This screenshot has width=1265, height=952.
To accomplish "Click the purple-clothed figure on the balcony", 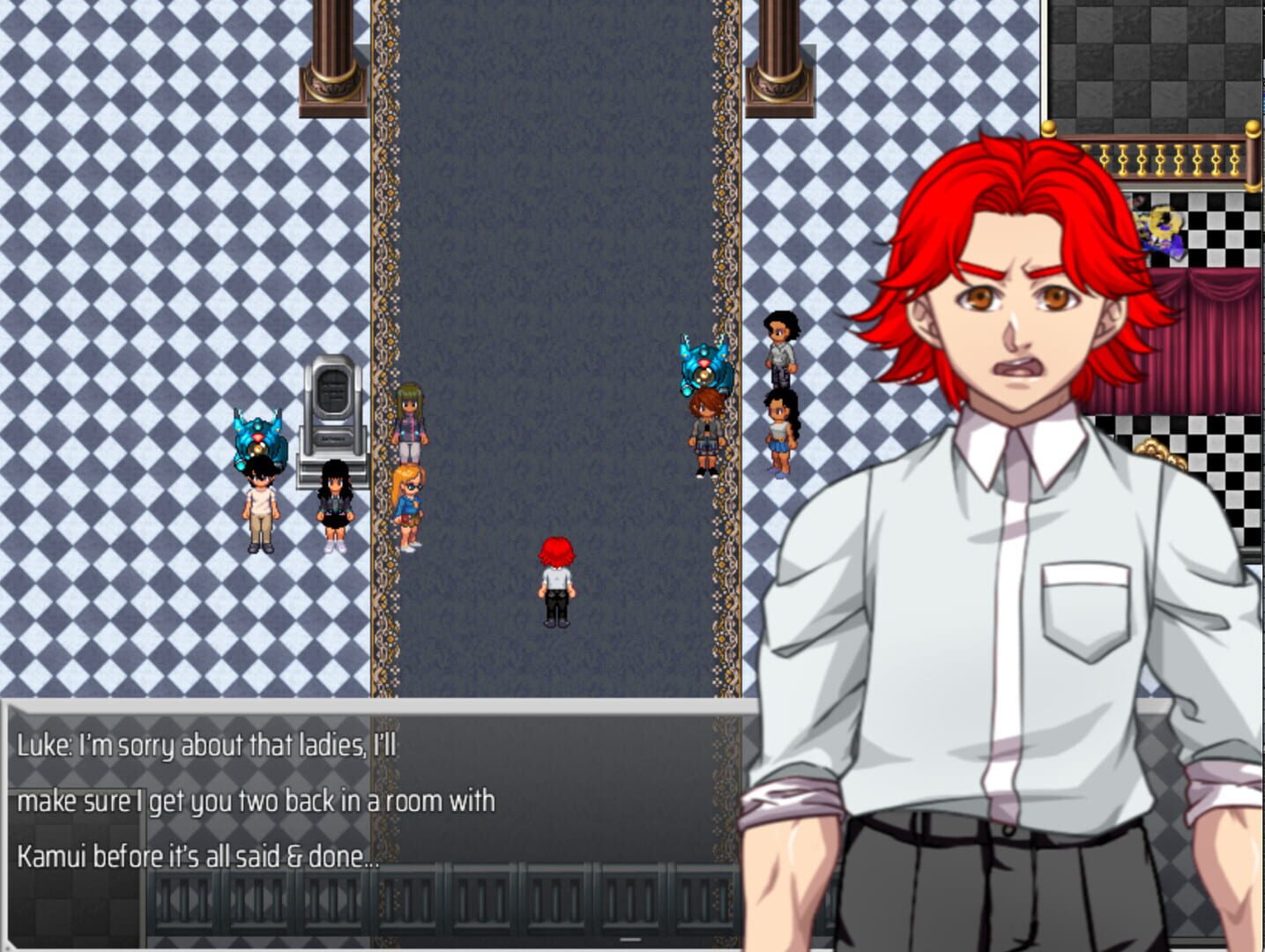I will (1162, 232).
